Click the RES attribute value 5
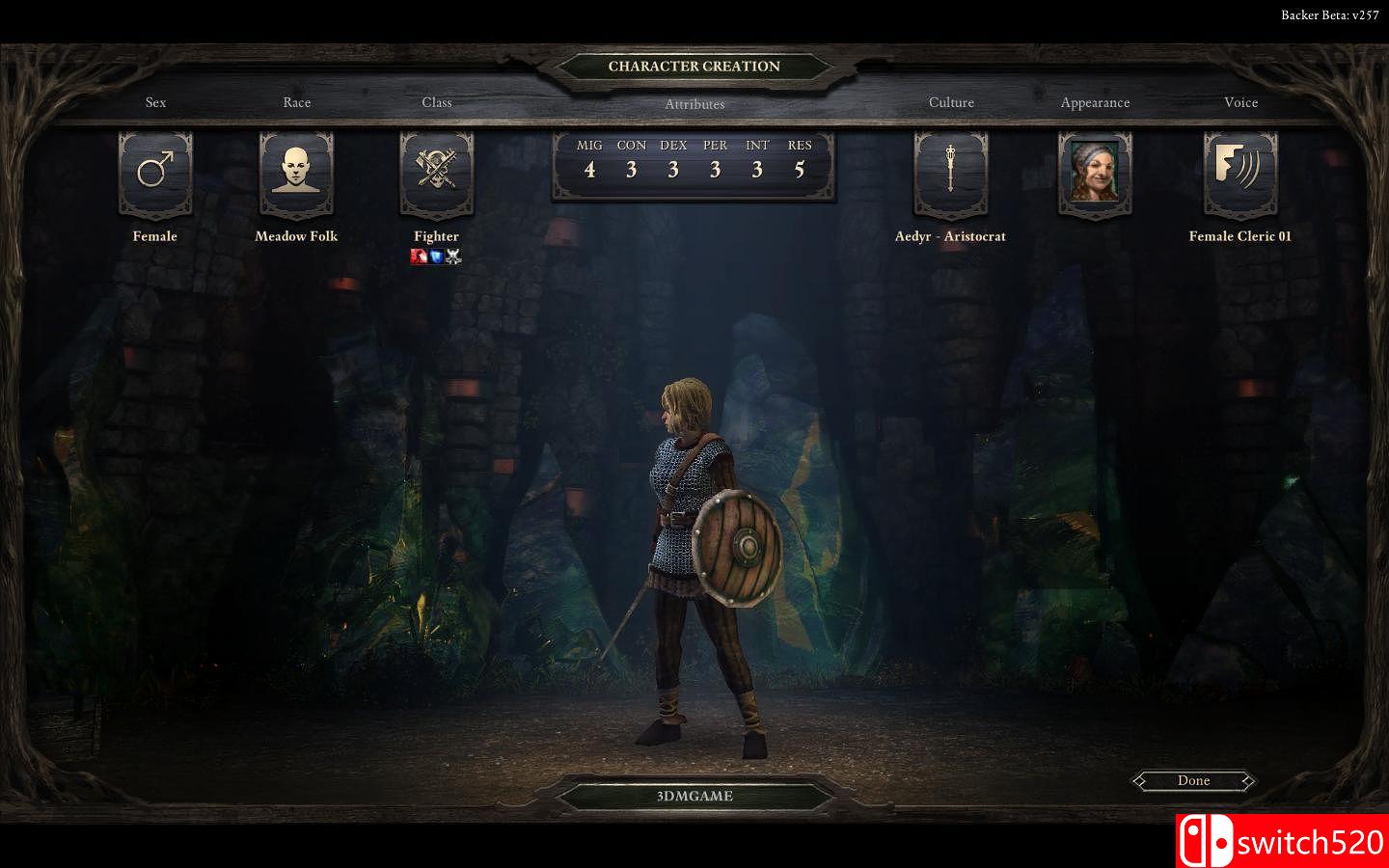Viewport: 1389px width, 868px height. click(x=800, y=169)
